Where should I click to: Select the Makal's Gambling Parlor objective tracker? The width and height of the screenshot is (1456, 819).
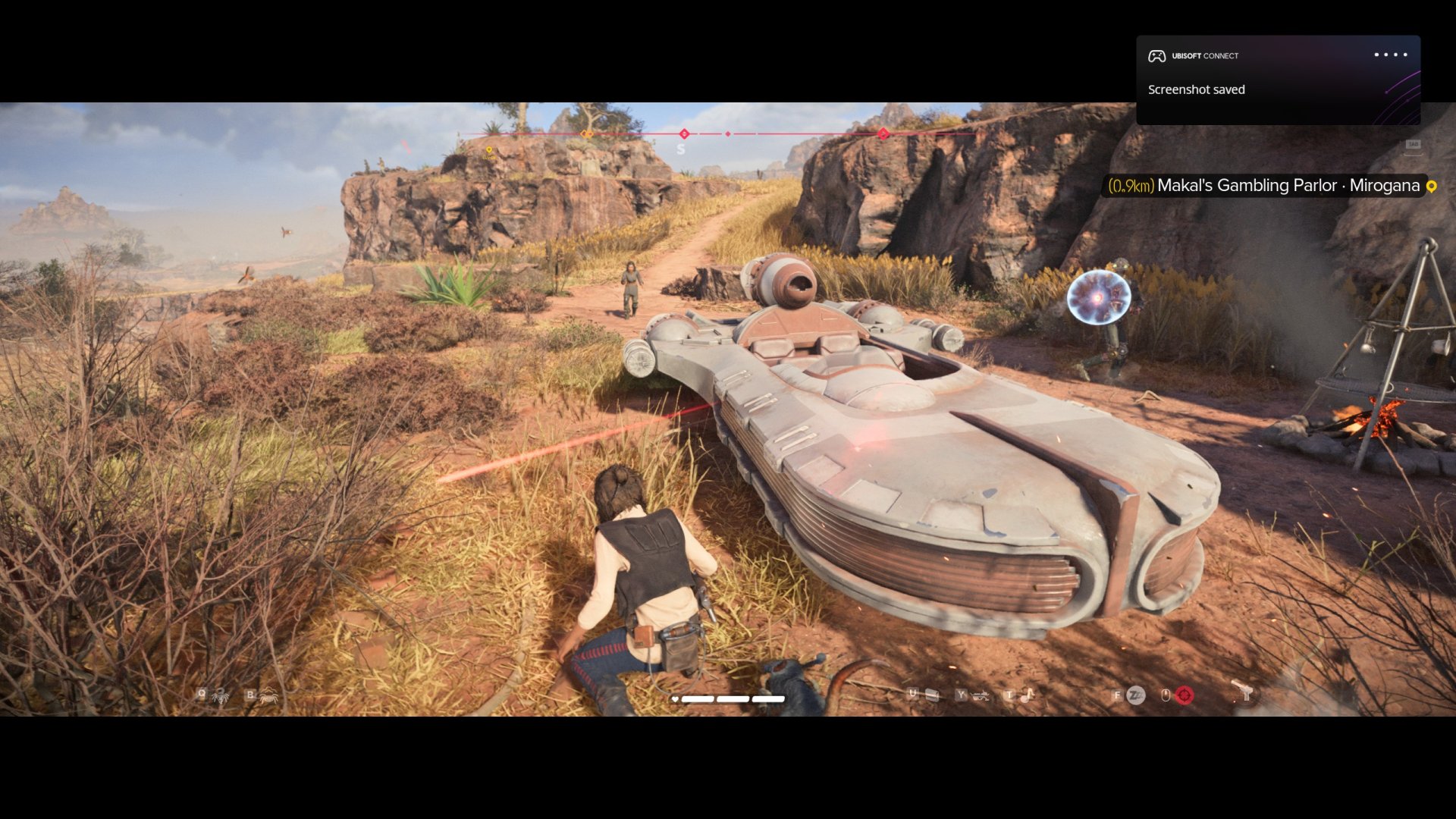click(x=1263, y=186)
